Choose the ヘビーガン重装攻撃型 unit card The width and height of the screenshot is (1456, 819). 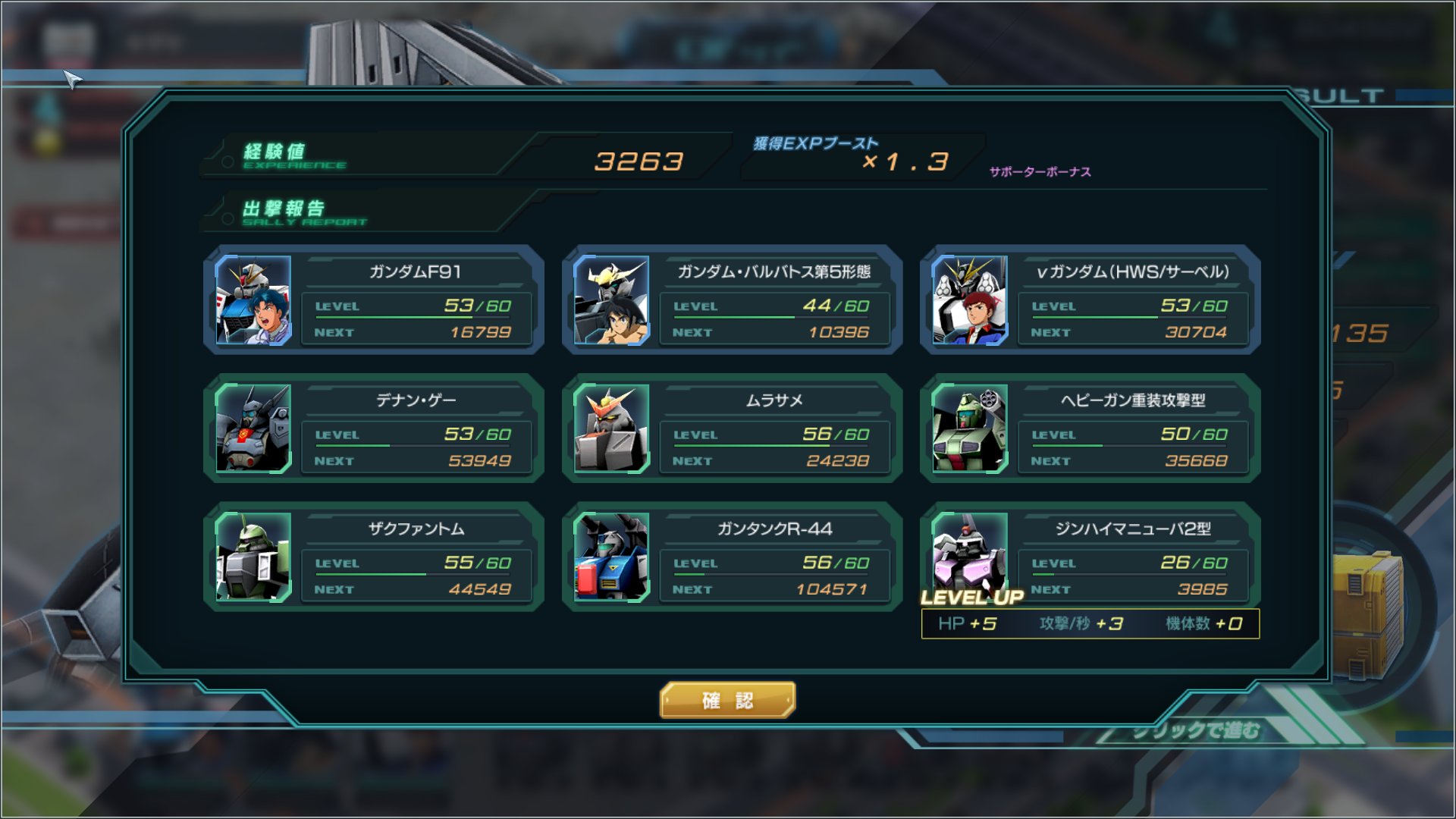point(1090,428)
